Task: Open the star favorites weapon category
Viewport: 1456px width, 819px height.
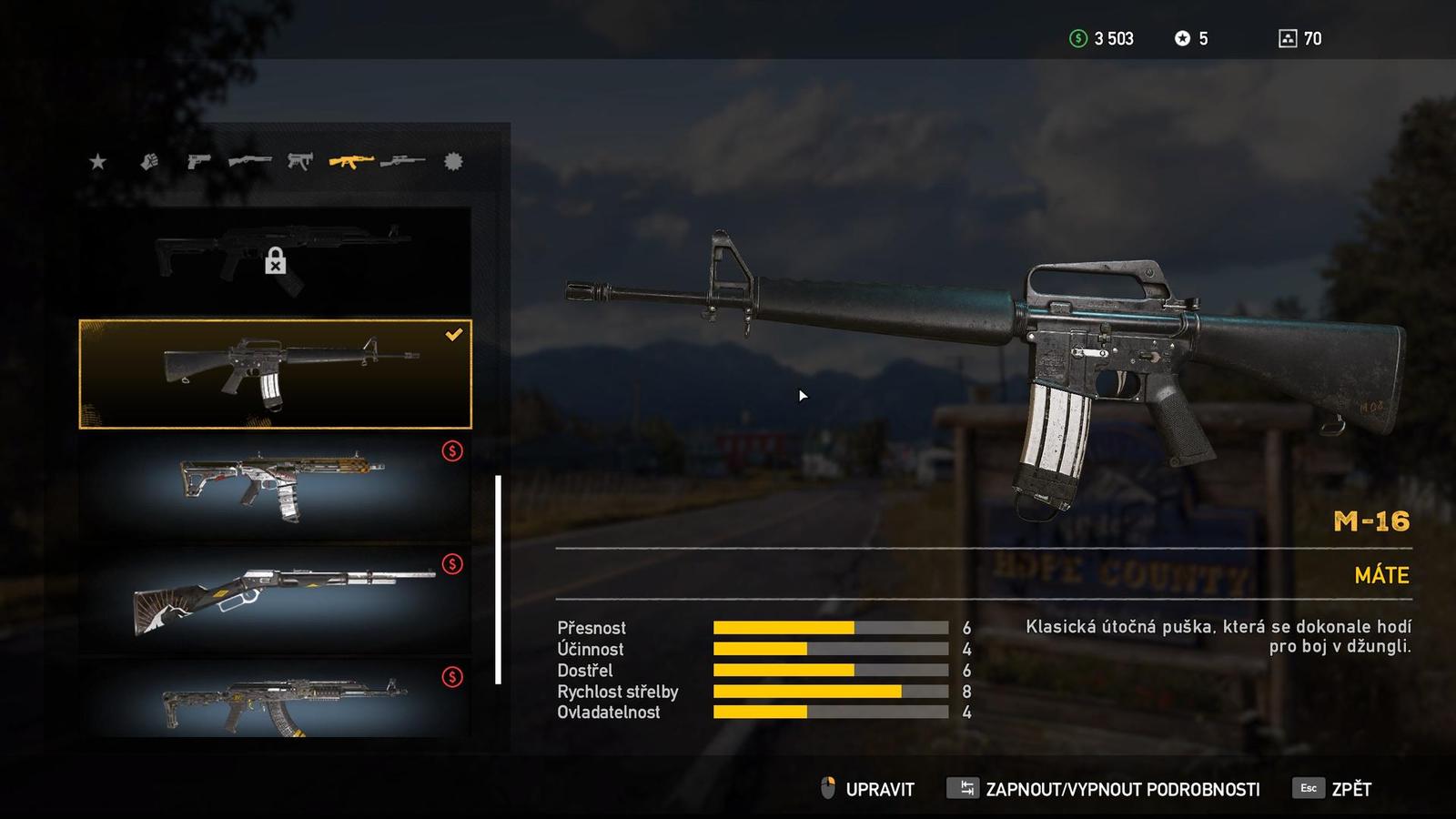Action: [x=97, y=162]
